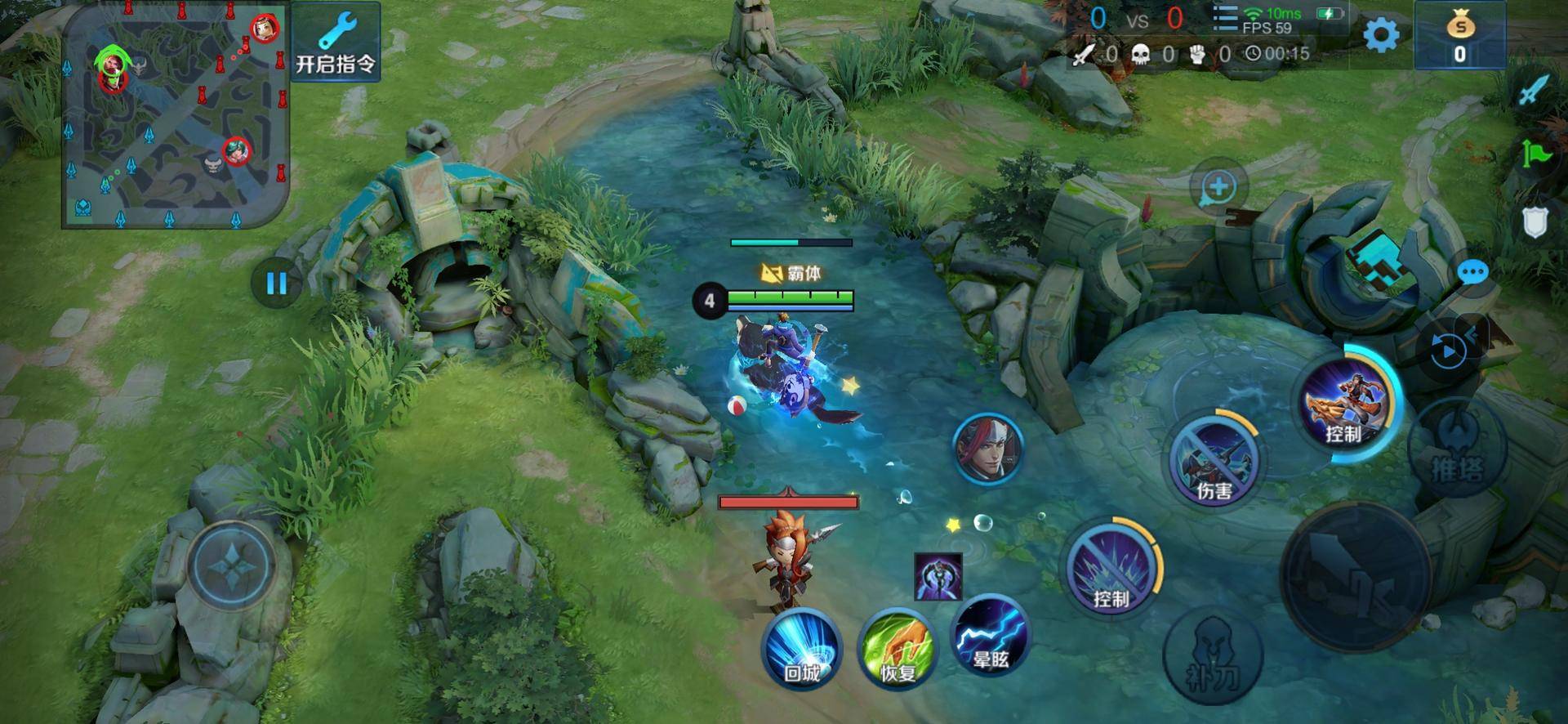
Task: Cast the 伤害 damage skill
Action: [1214, 459]
